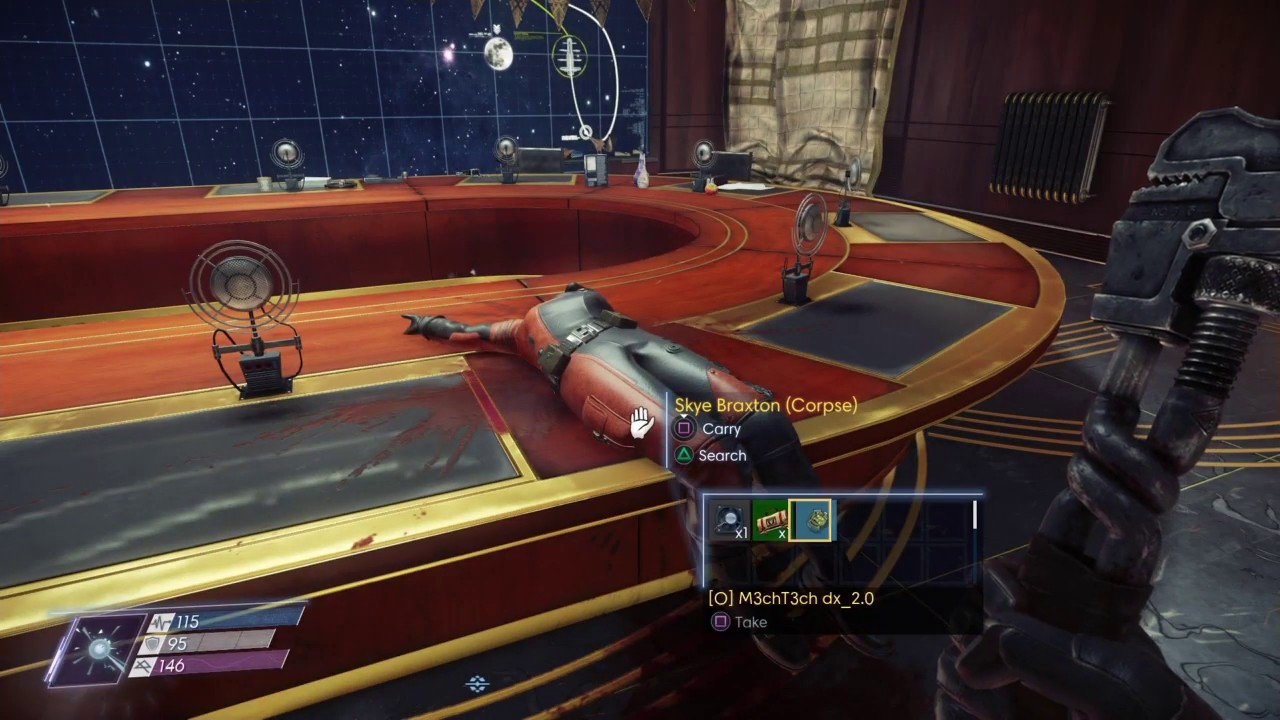Activate the equipped psi power icon
This screenshot has width=1280, height=720.
[97, 649]
